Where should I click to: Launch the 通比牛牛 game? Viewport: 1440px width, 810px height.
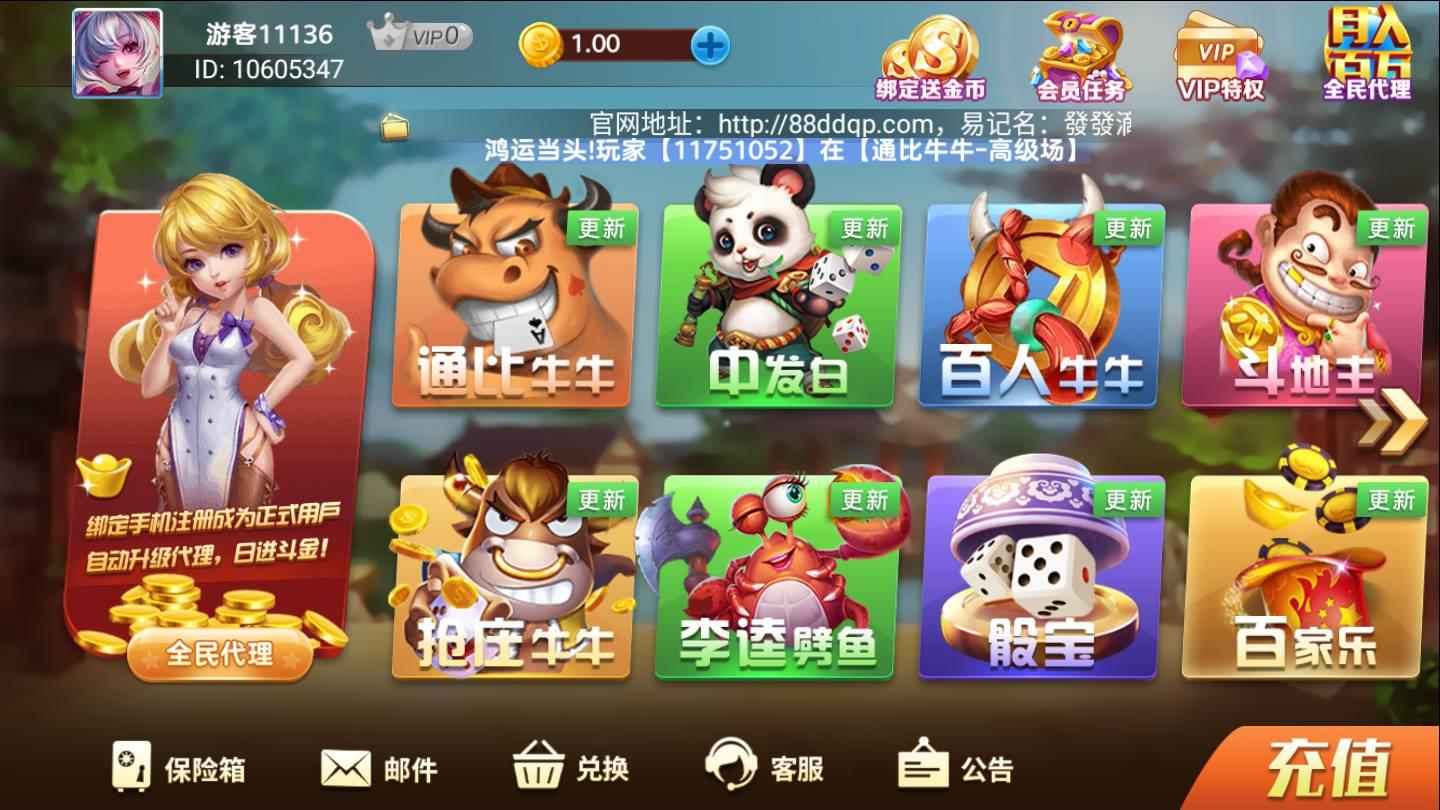pos(510,310)
